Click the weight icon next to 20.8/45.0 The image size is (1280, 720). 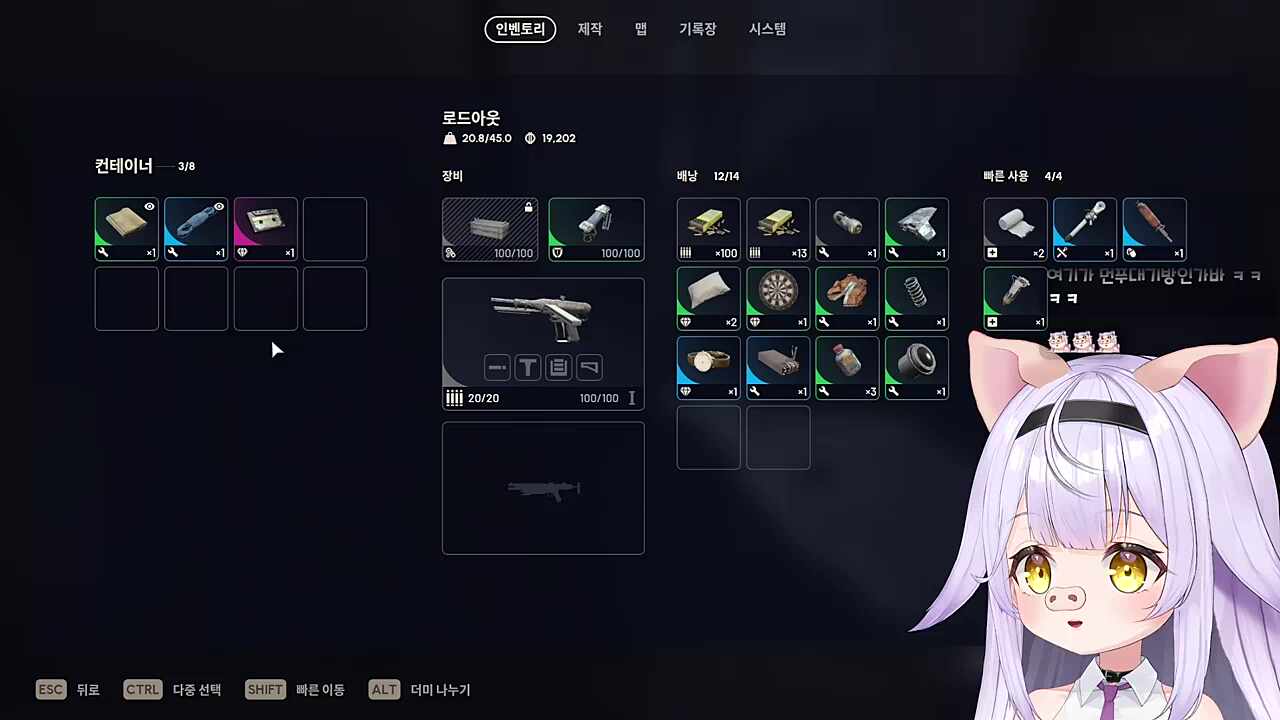(450, 138)
